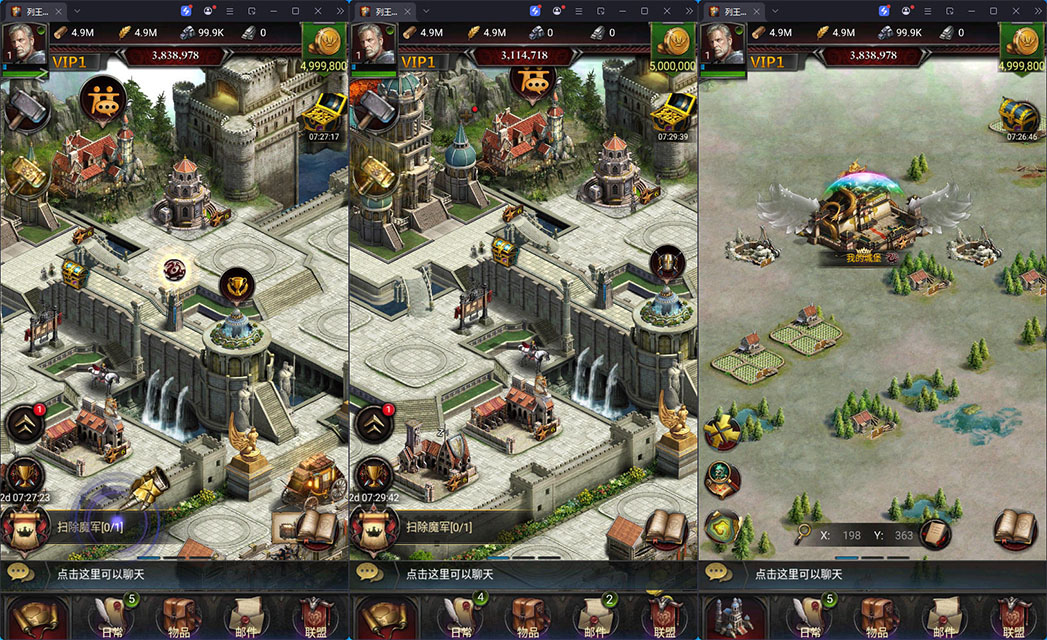
Task: Open the green swirl map icon
Action: click(x=721, y=525)
